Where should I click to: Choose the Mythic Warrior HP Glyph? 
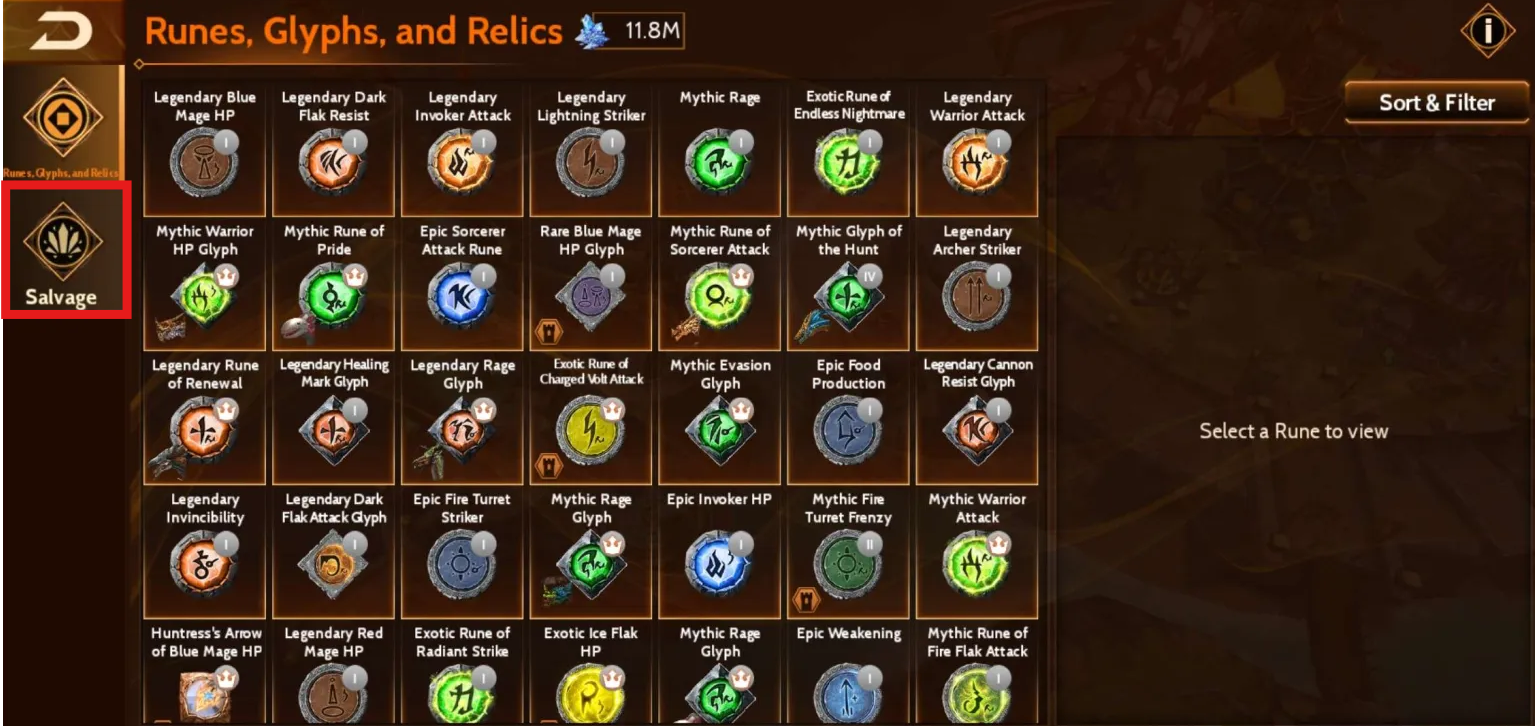tap(204, 295)
